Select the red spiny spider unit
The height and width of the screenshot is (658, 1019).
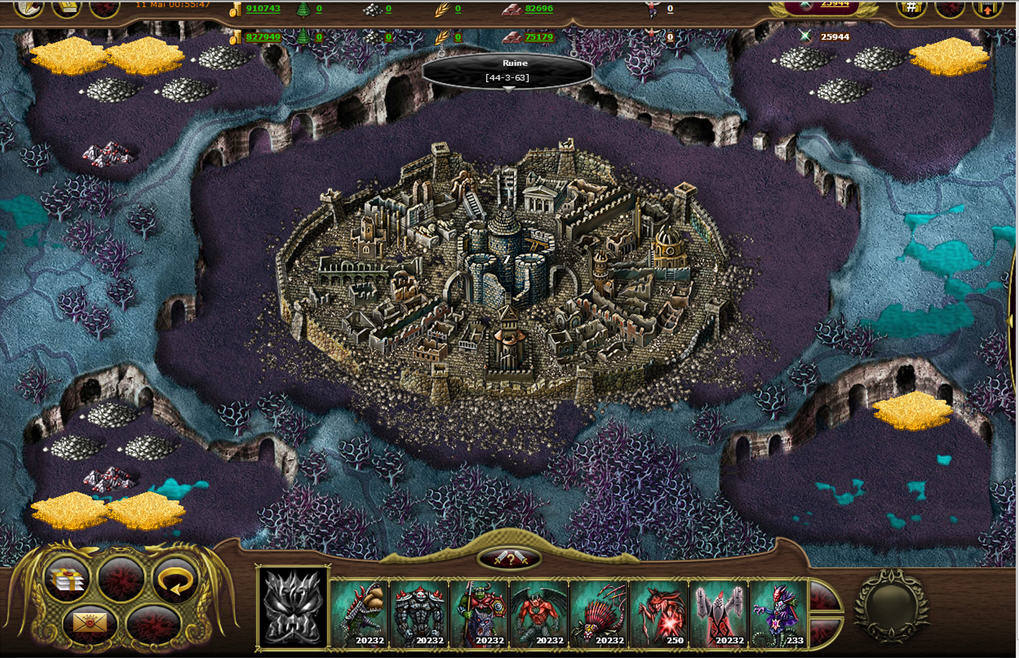point(599,612)
